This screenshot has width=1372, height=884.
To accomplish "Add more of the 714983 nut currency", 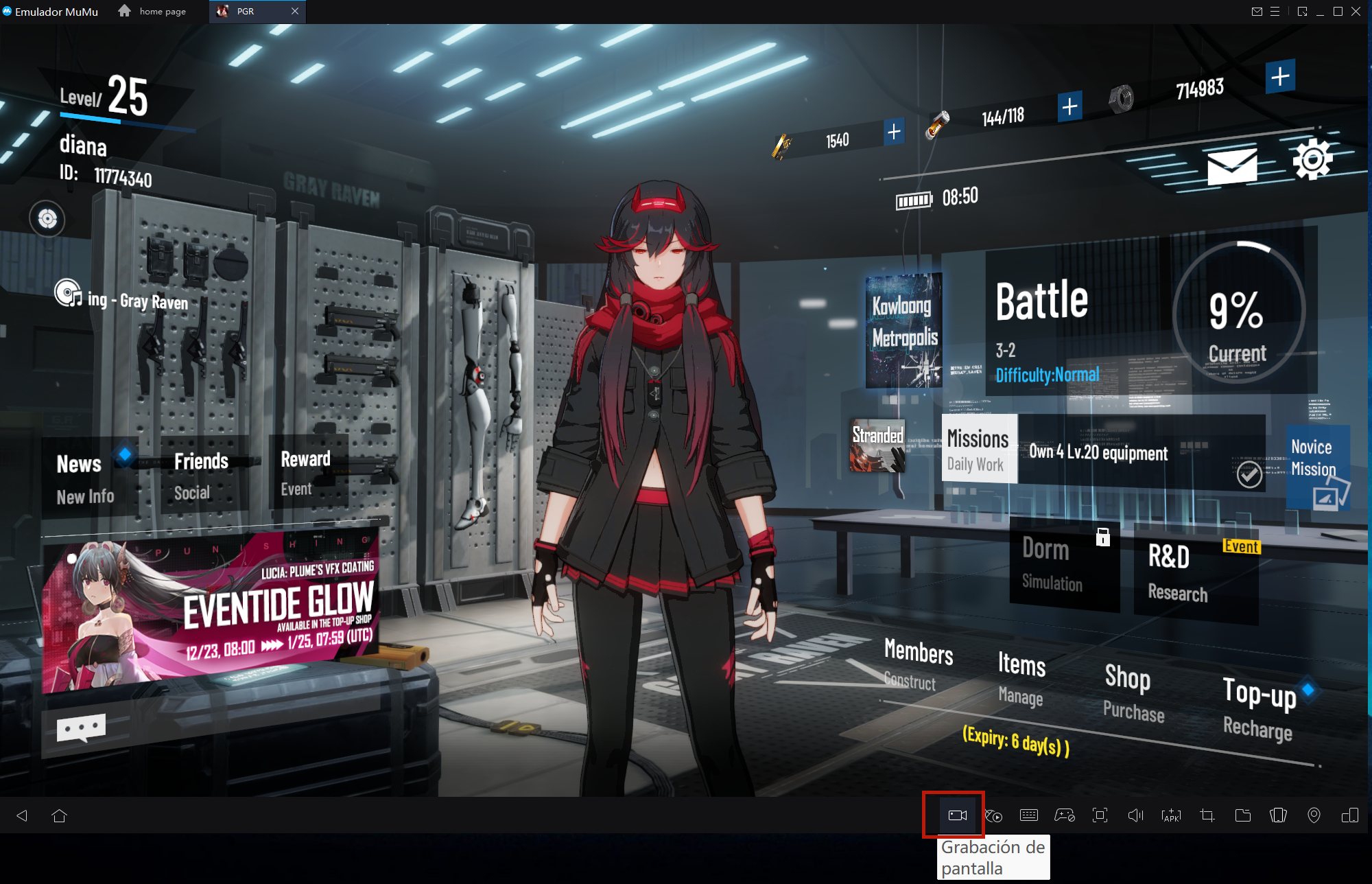I will [x=1279, y=76].
